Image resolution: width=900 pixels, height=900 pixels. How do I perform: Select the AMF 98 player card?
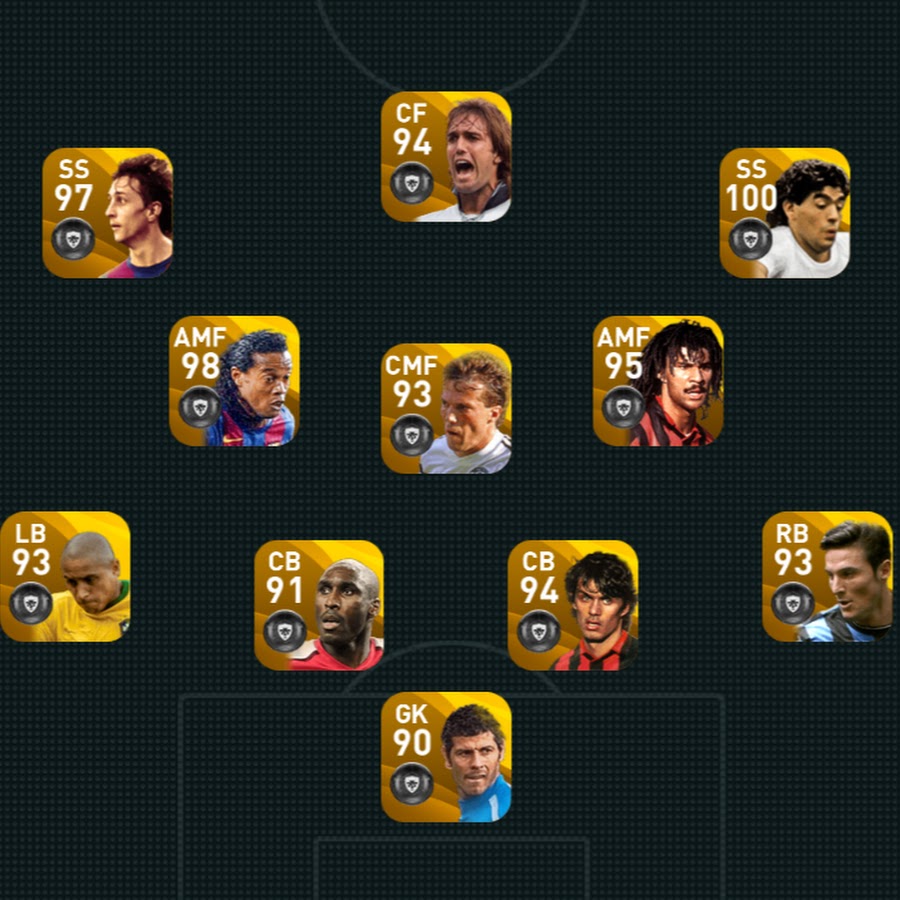234,381
